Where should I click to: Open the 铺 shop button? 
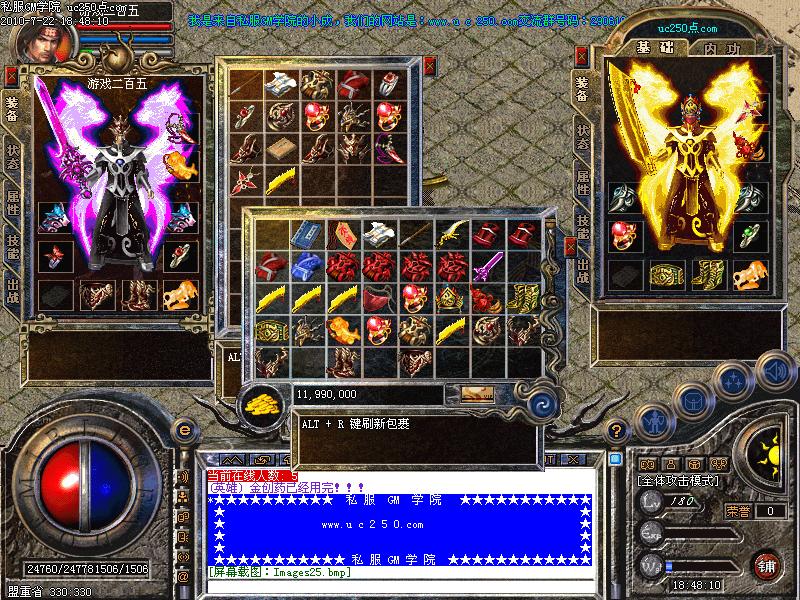(x=767, y=565)
